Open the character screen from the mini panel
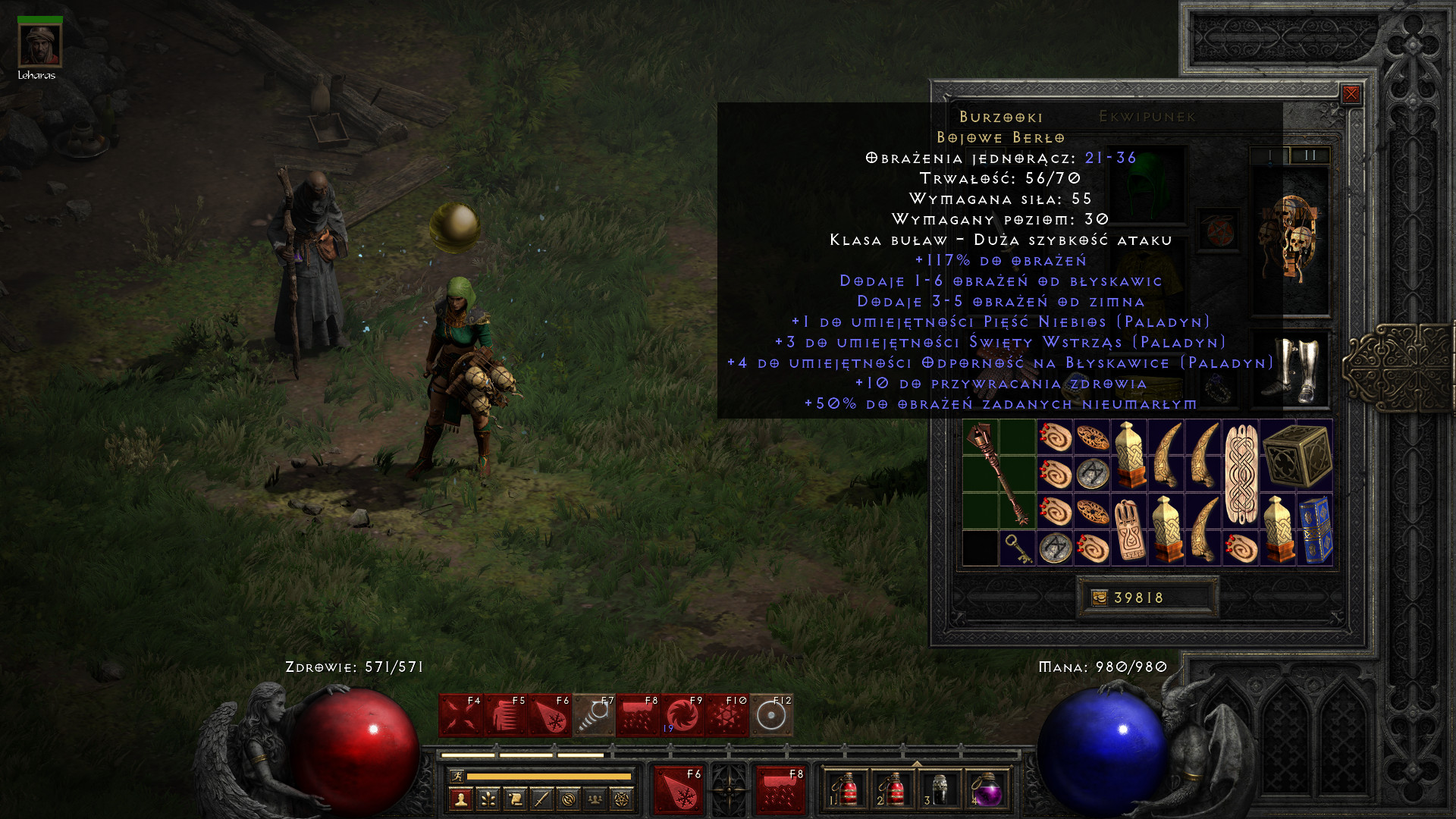1456x819 pixels. coord(461,799)
